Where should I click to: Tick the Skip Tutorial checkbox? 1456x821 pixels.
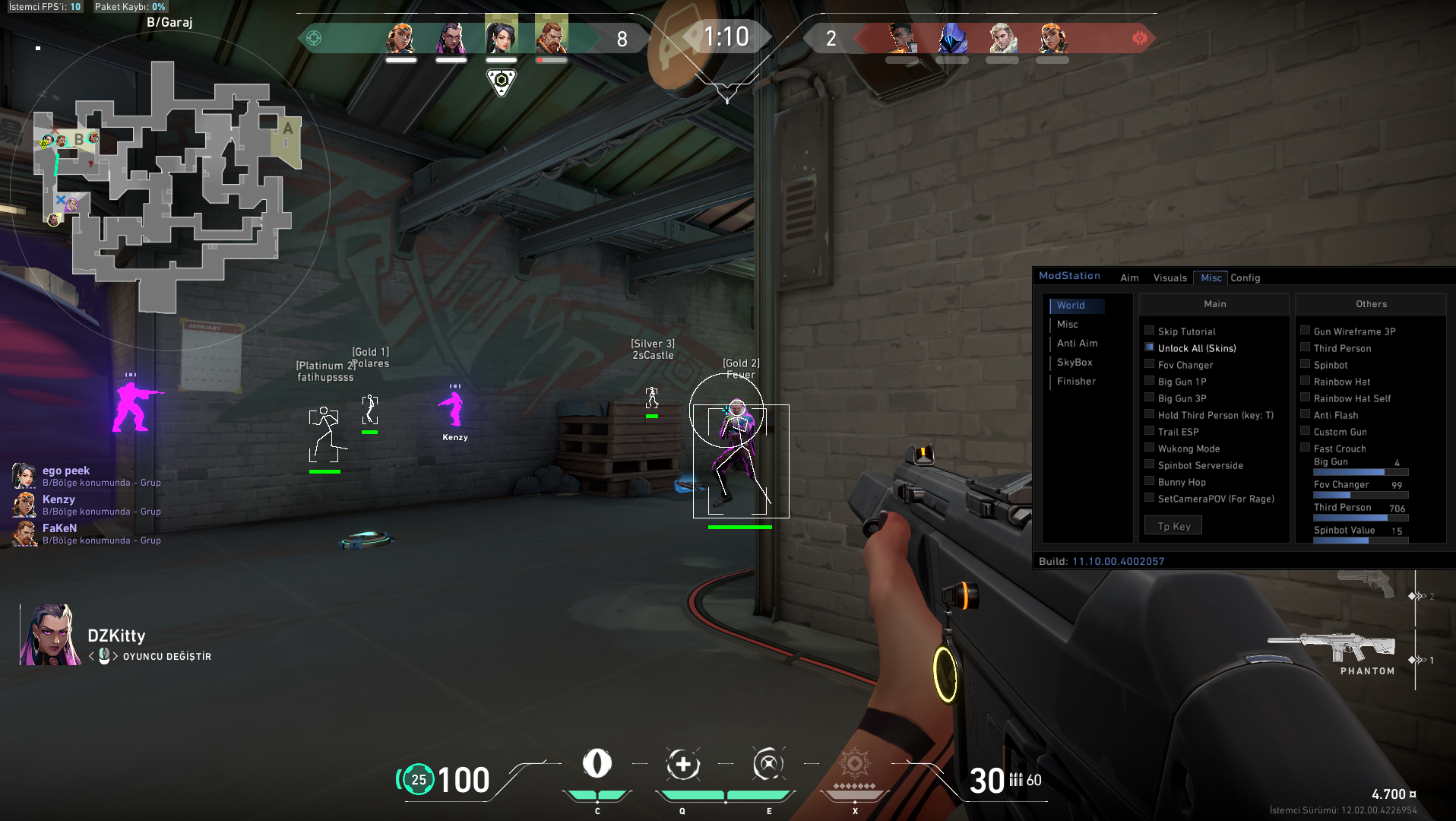pos(1150,331)
